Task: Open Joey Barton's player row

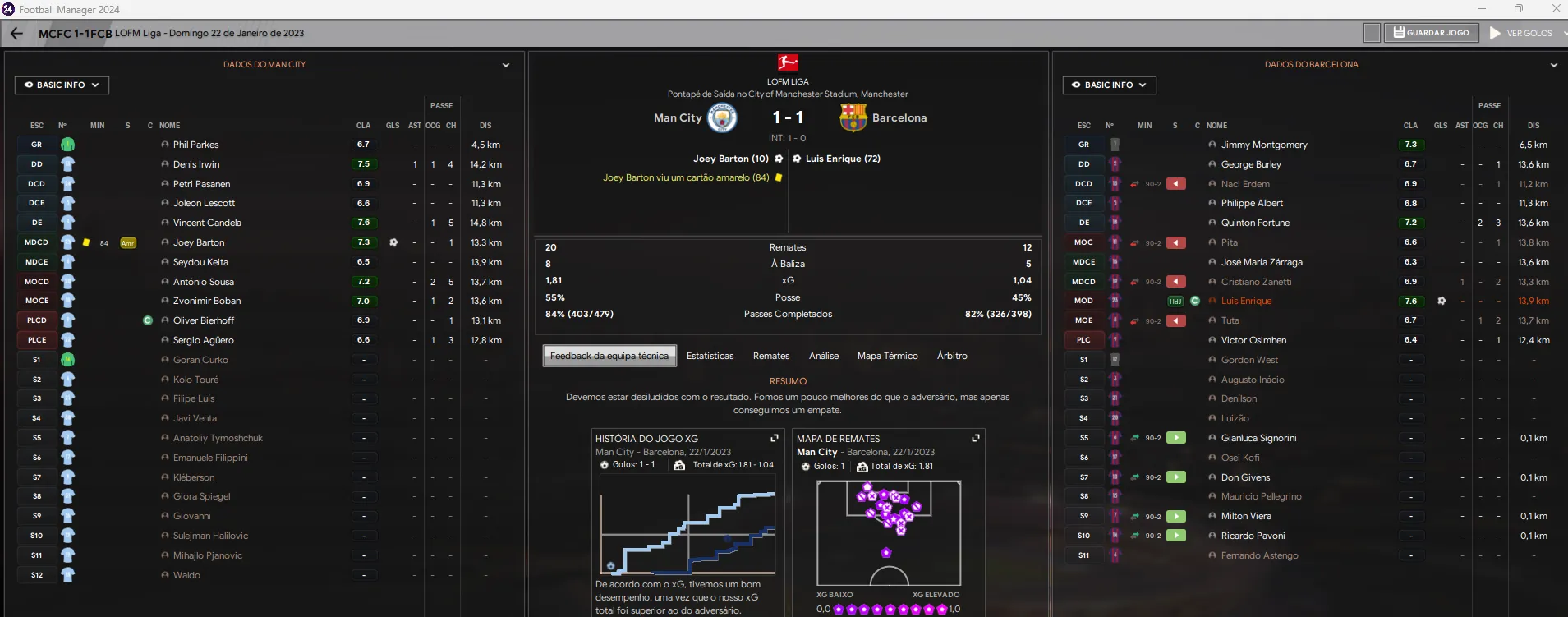Action: pyautogui.click(x=199, y=242)
